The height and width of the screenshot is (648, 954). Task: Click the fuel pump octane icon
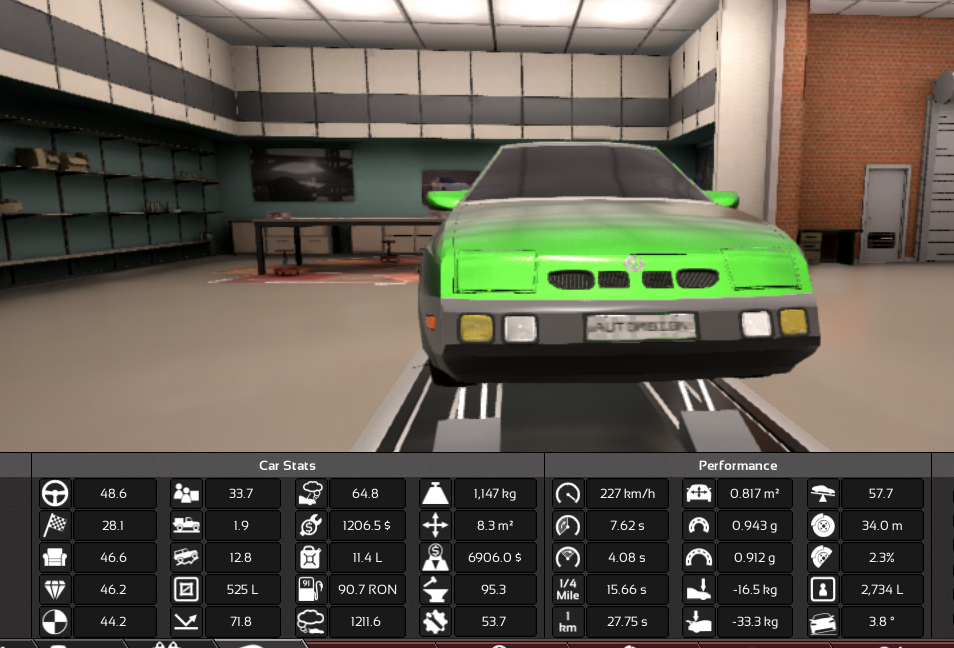[x=310, y=589]
